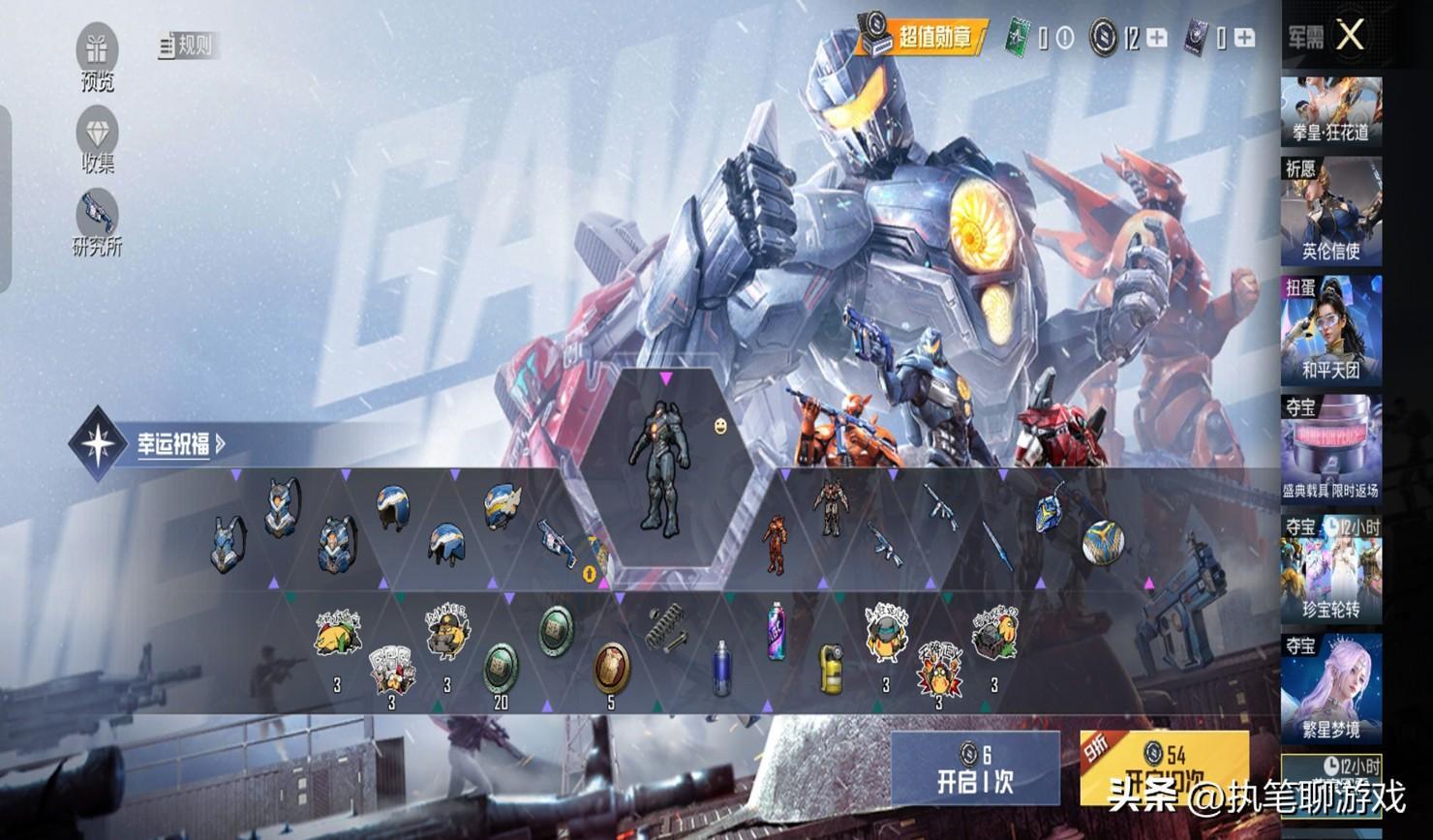Inspect the yellow gas canister reward
This screenshot has width=1433, height=840.
[831, 669]
